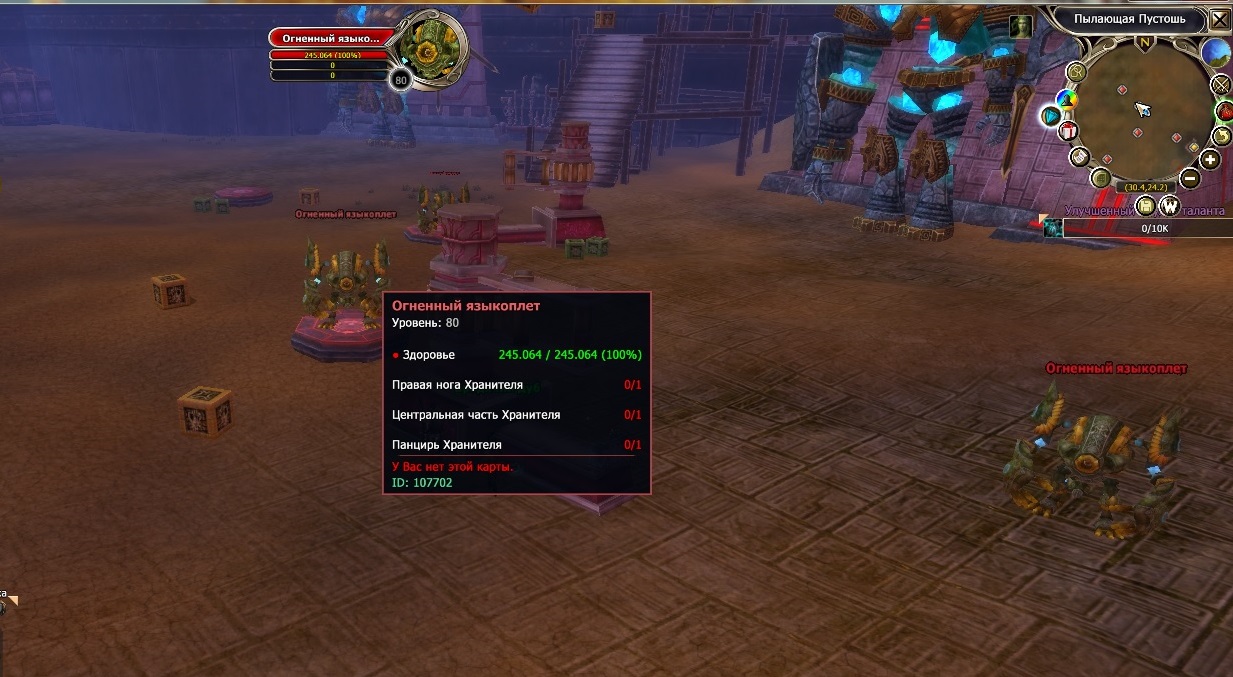Click the blue play triangle icon

coord(1050,117)
